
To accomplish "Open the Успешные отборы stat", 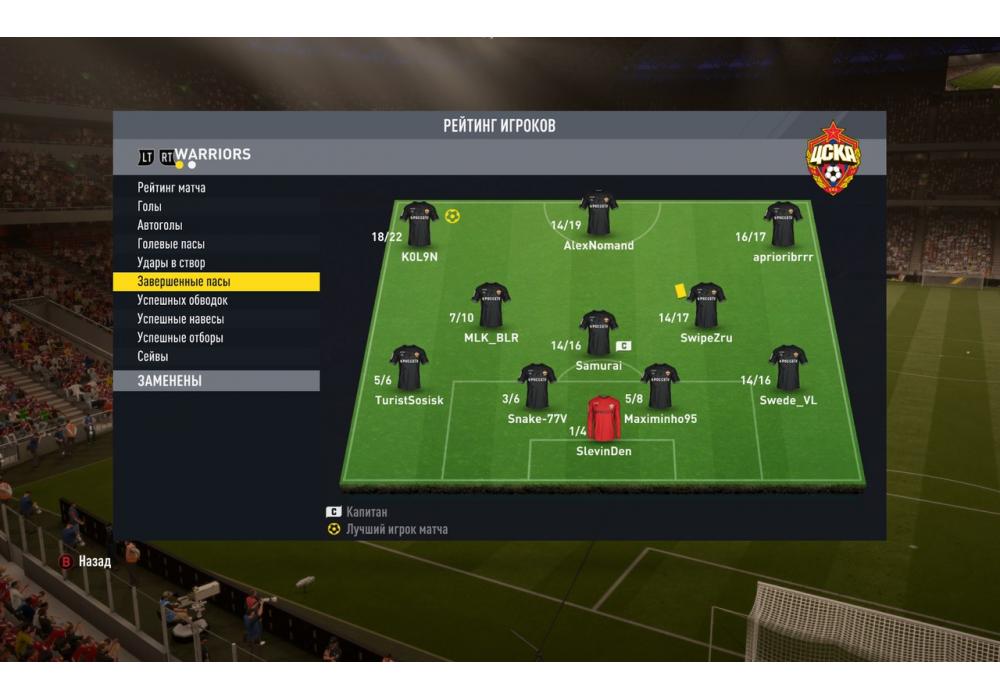I will point(181,338).
